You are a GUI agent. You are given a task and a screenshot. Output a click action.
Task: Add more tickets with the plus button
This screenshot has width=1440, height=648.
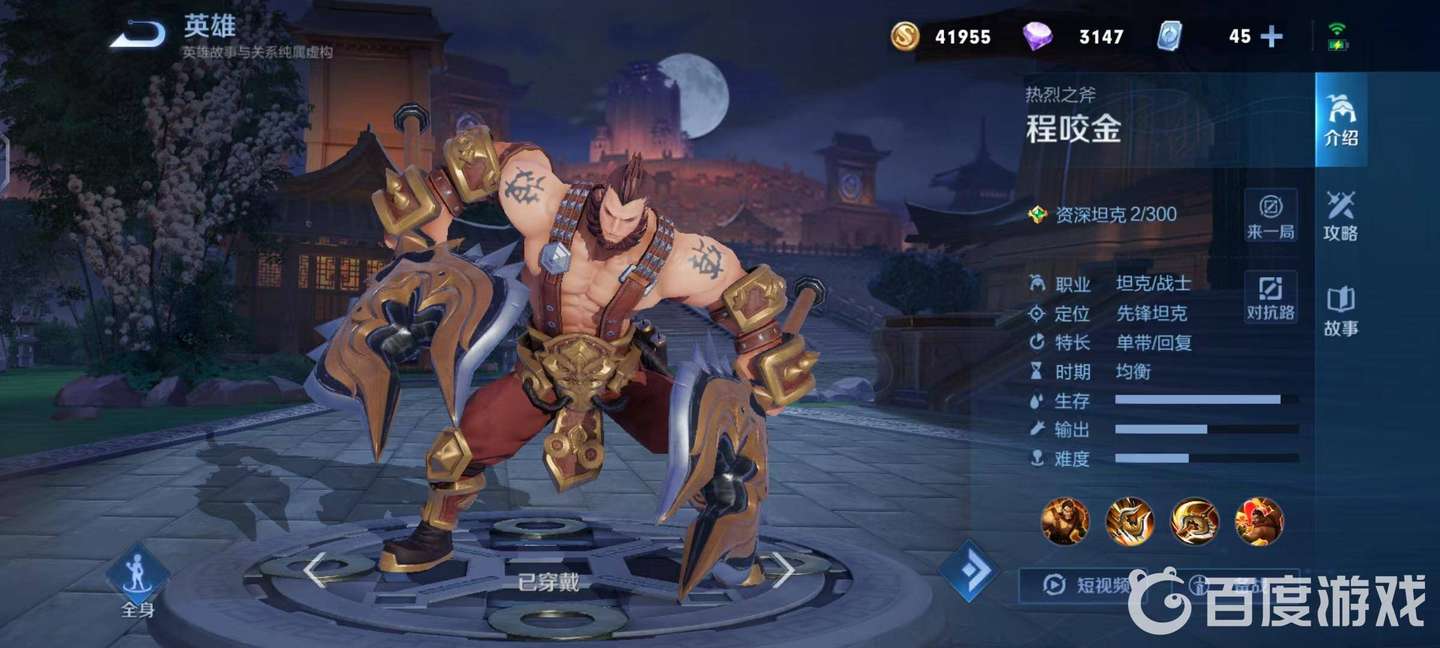[x=1271, y=37]
